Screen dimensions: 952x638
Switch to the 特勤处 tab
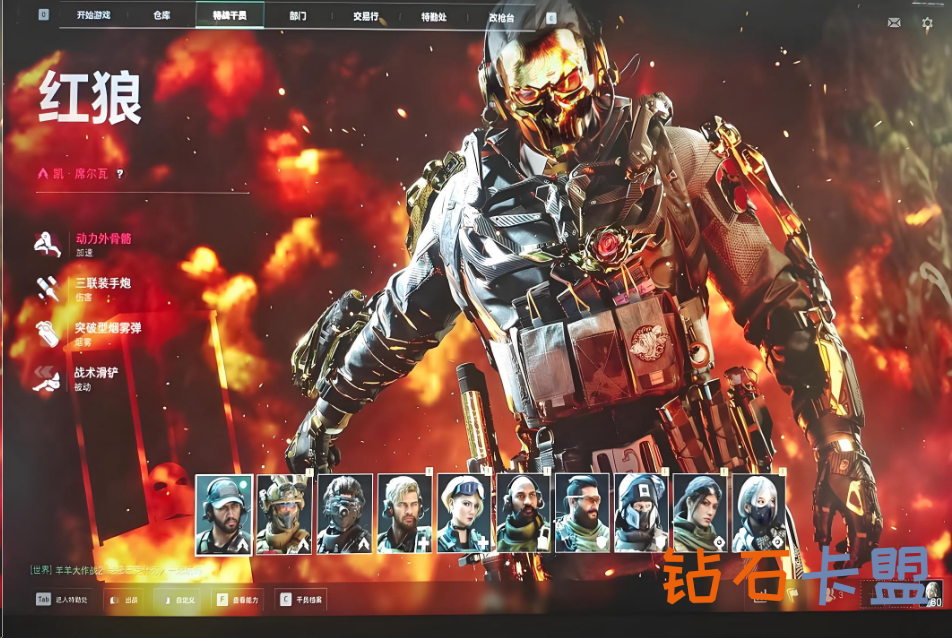pos(433,16)
